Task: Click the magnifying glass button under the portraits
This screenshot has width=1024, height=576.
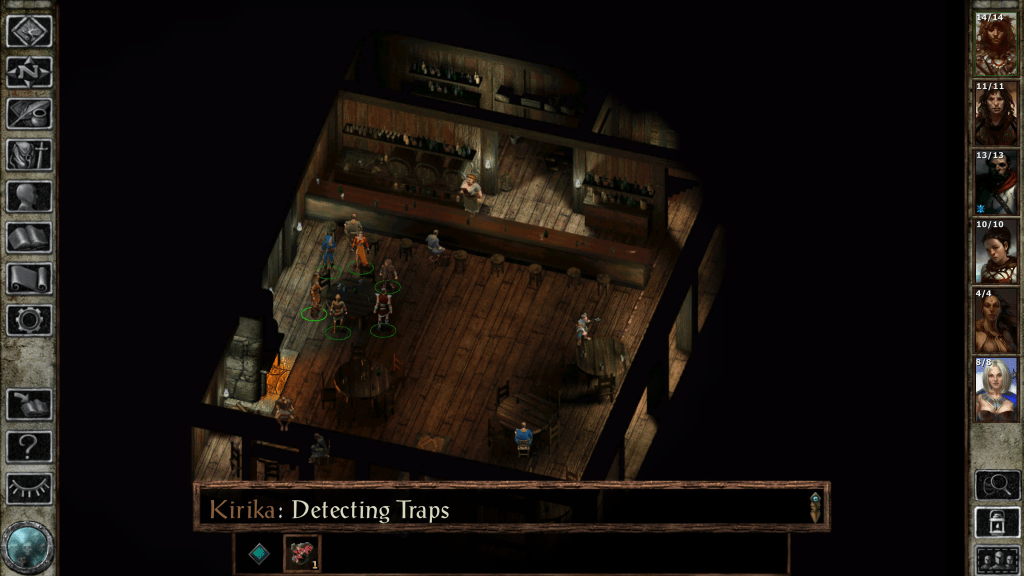Action: [x=997, y=485]
